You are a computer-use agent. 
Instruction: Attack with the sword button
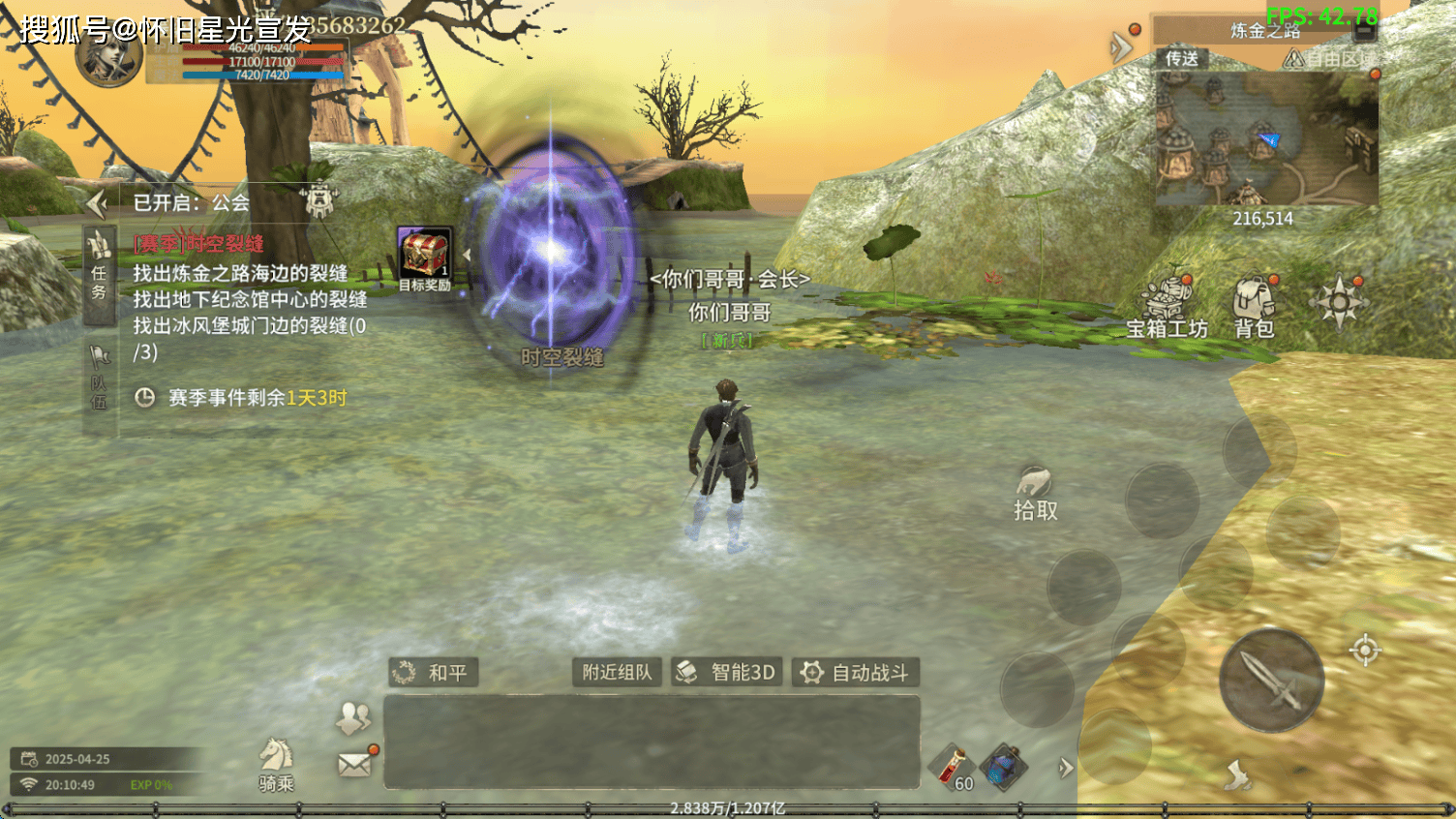click(1271, 680)
